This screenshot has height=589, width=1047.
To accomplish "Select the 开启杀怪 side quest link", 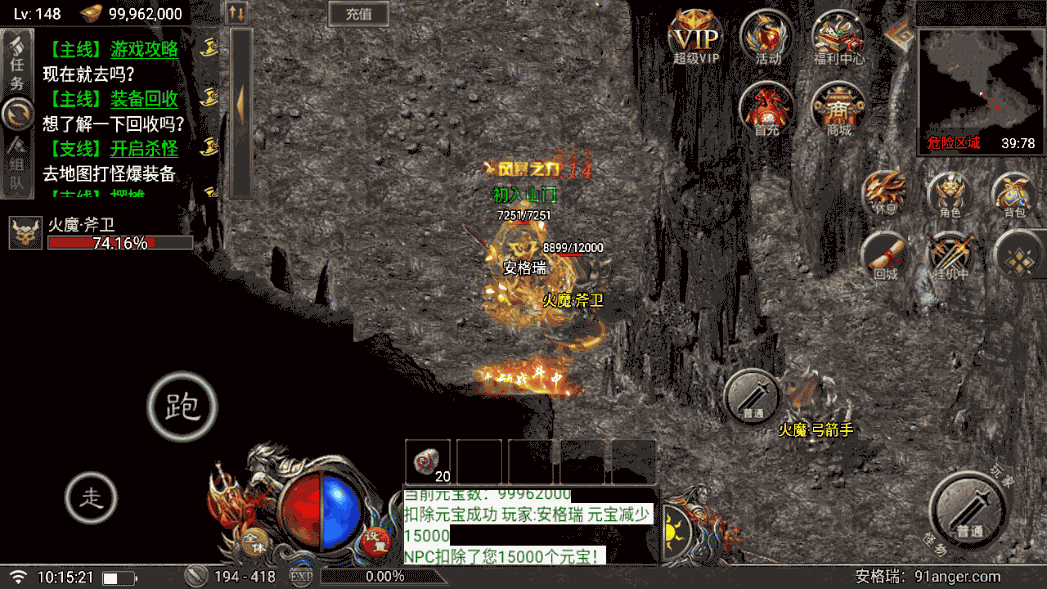I will (144, 149).
